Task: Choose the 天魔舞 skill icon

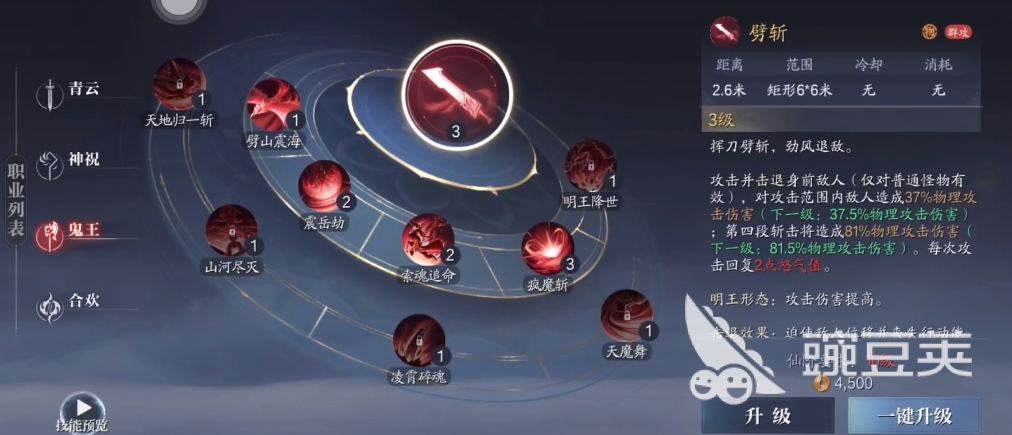Action: click(627, 316)
